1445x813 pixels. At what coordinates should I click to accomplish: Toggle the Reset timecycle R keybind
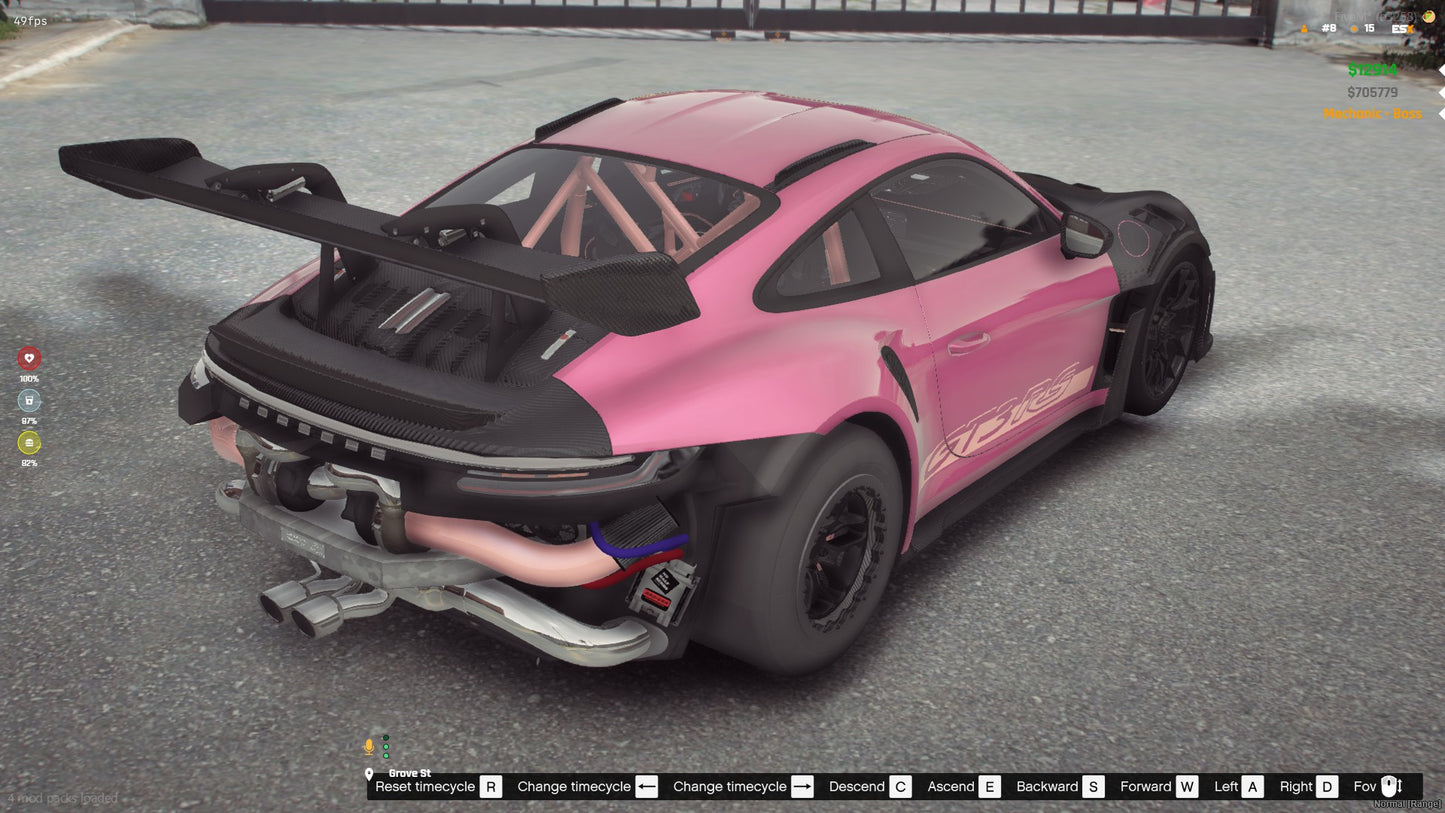pyautogui.click(x=490, y=786)
